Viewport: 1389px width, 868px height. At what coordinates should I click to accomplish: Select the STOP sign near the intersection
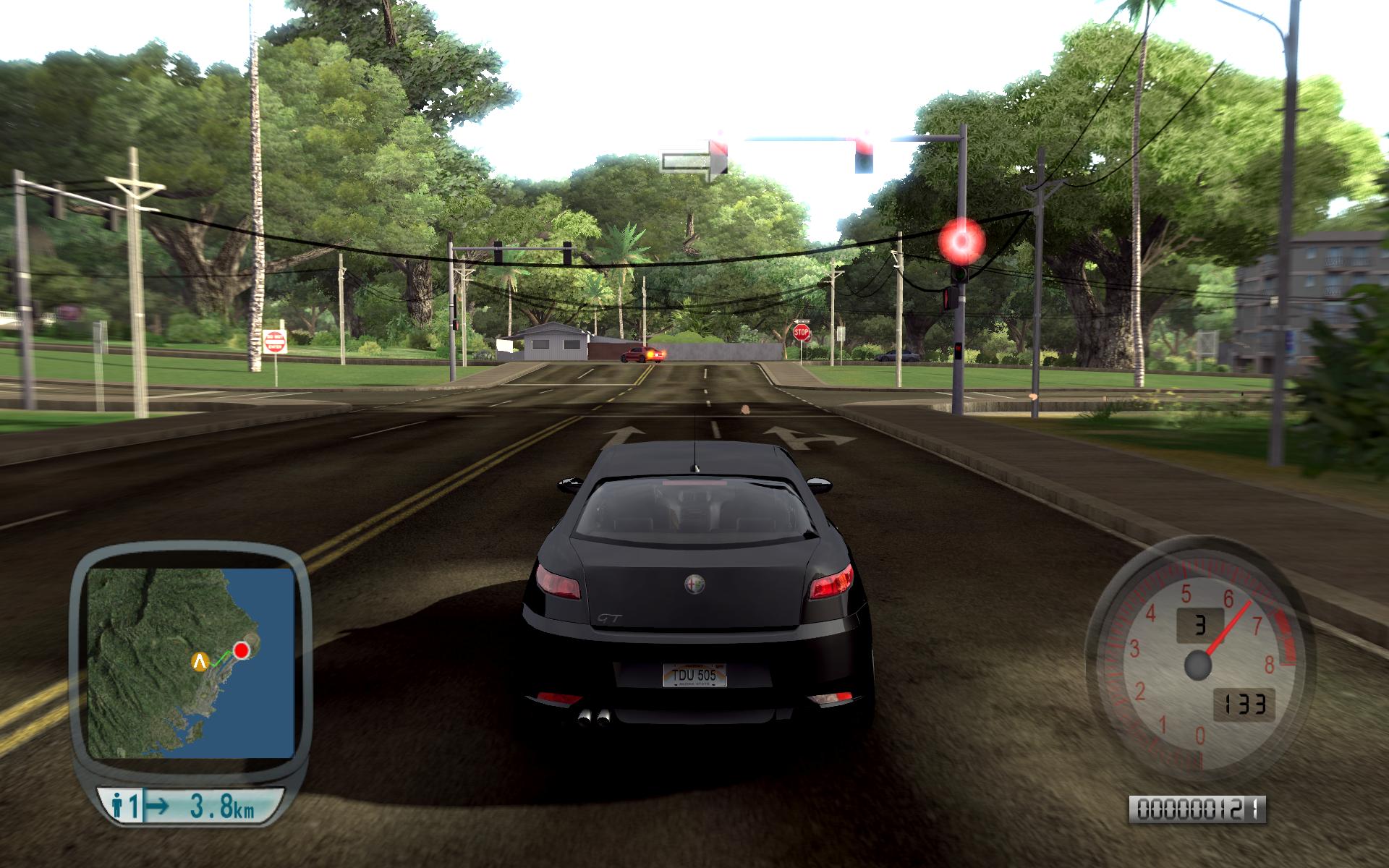tap(800, 331)
